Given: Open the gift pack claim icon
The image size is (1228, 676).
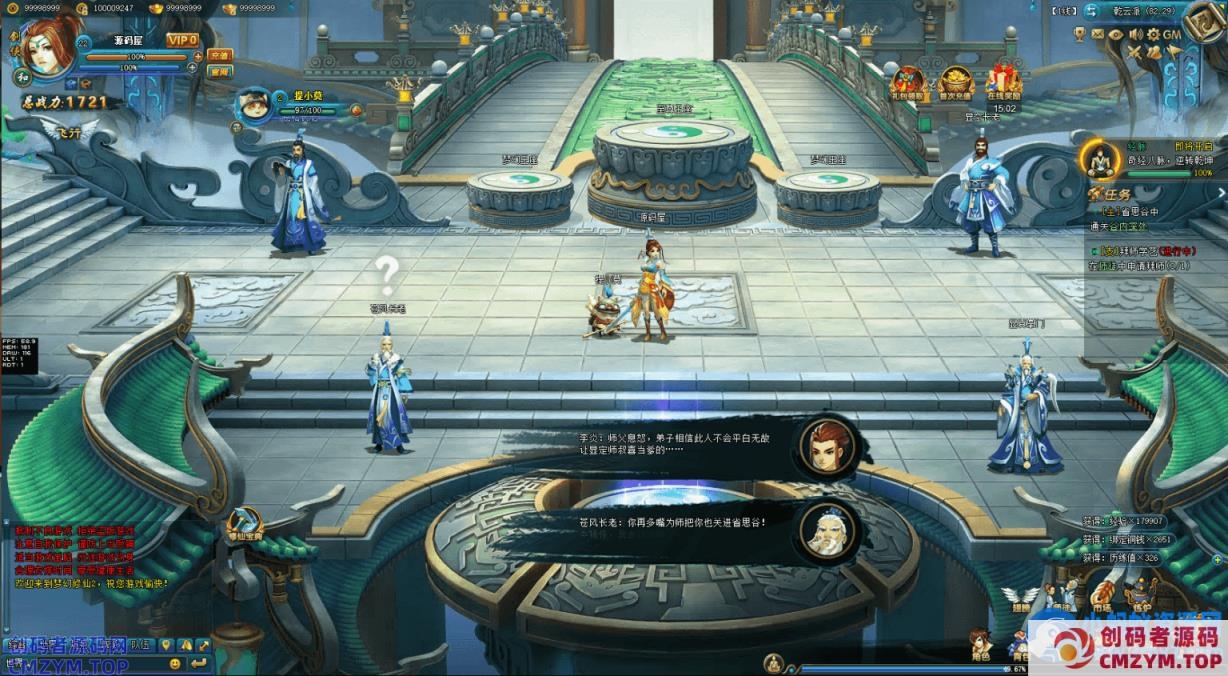Looking at the screenshot, I should pos(908,82).
